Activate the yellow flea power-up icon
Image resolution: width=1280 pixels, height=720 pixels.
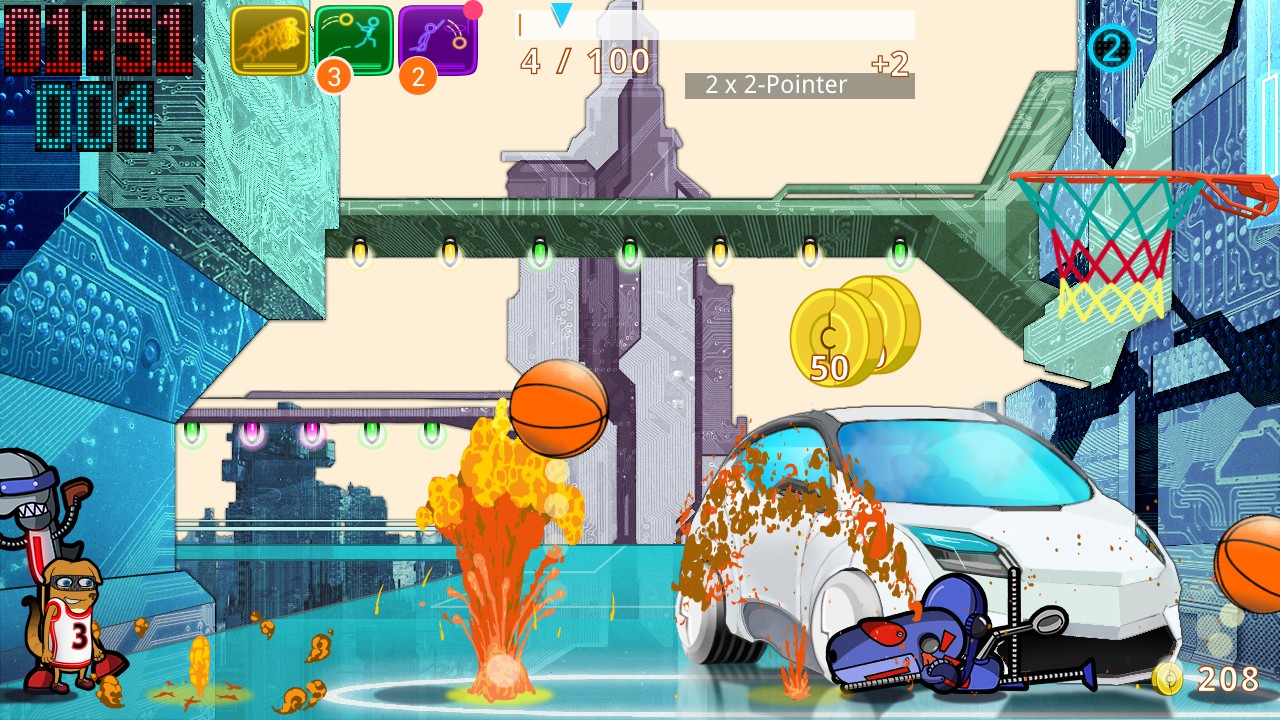click(270, 41)
